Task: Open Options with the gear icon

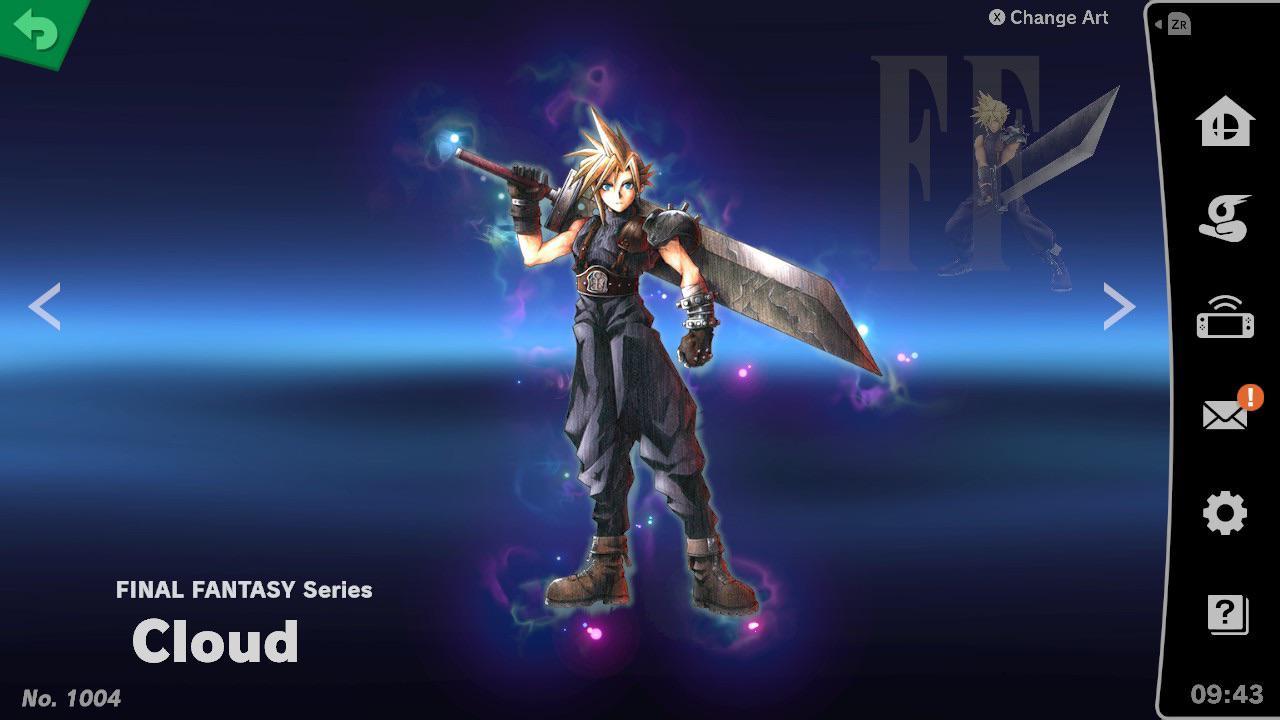Action: tap(1224, 512)
